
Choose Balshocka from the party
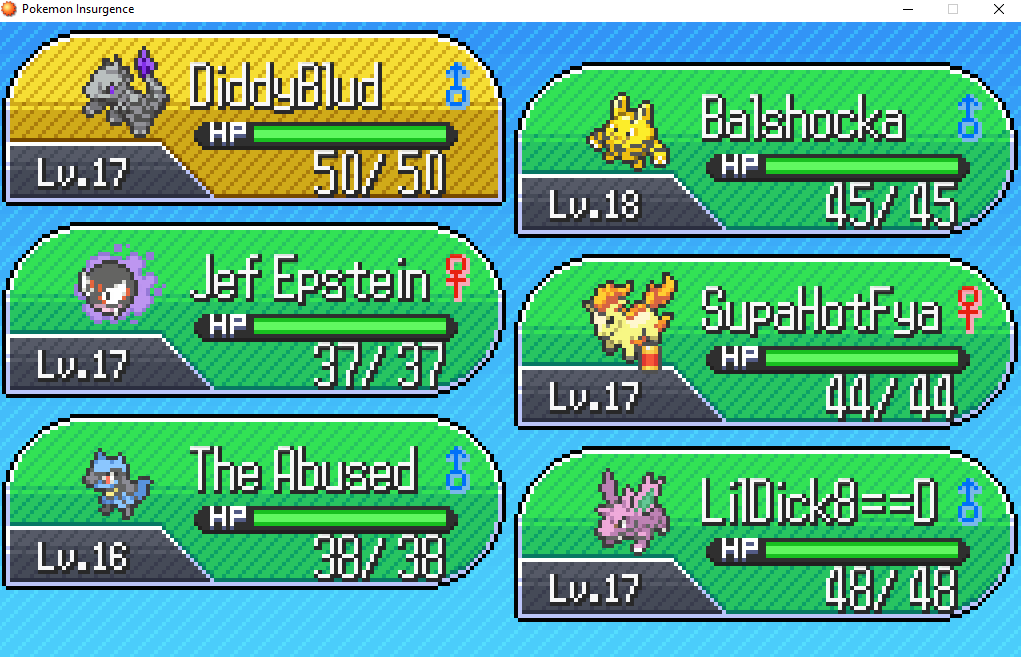(764, 152)
